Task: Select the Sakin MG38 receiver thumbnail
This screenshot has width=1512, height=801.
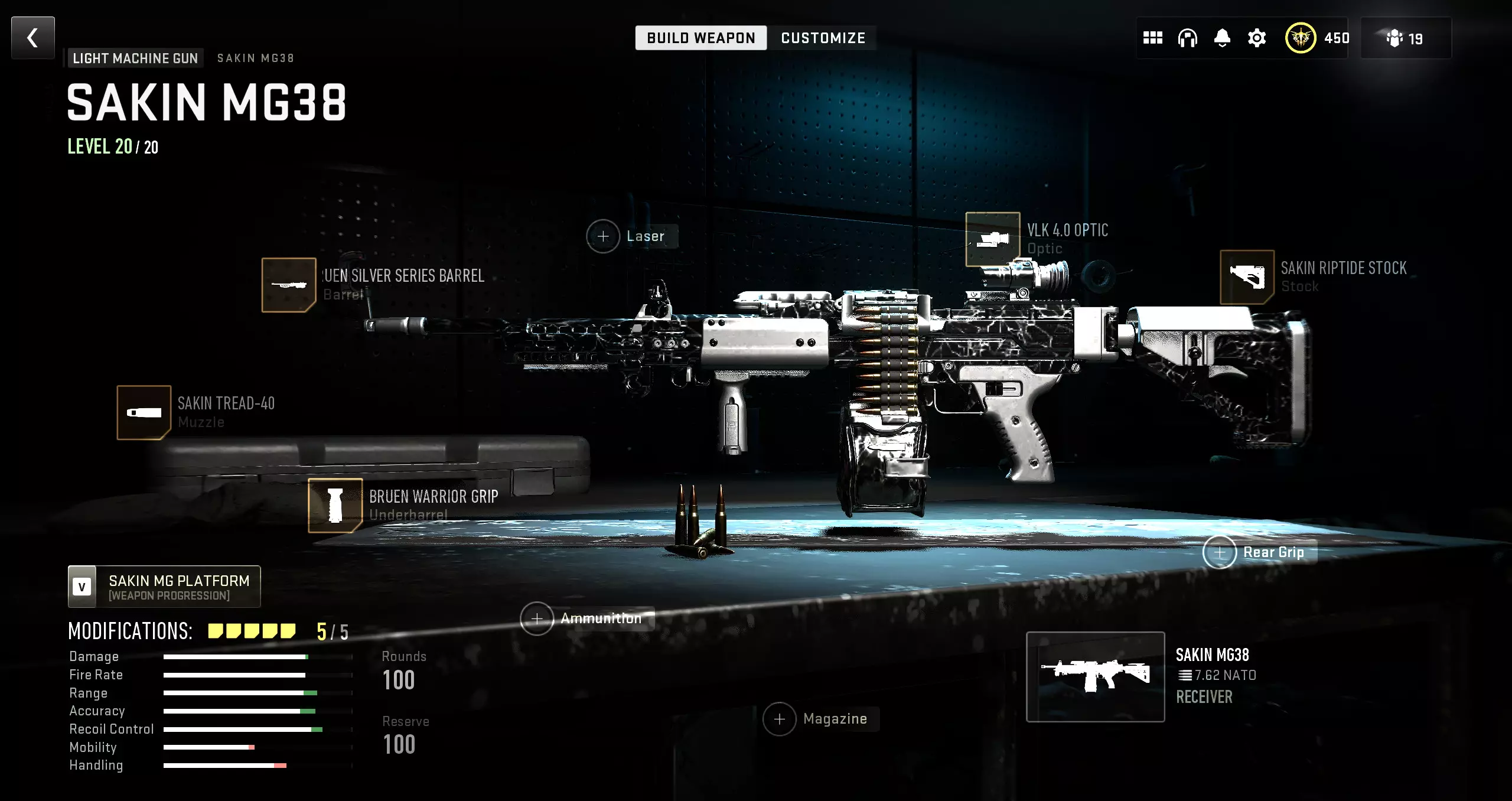Action: tap(1096, 676)
